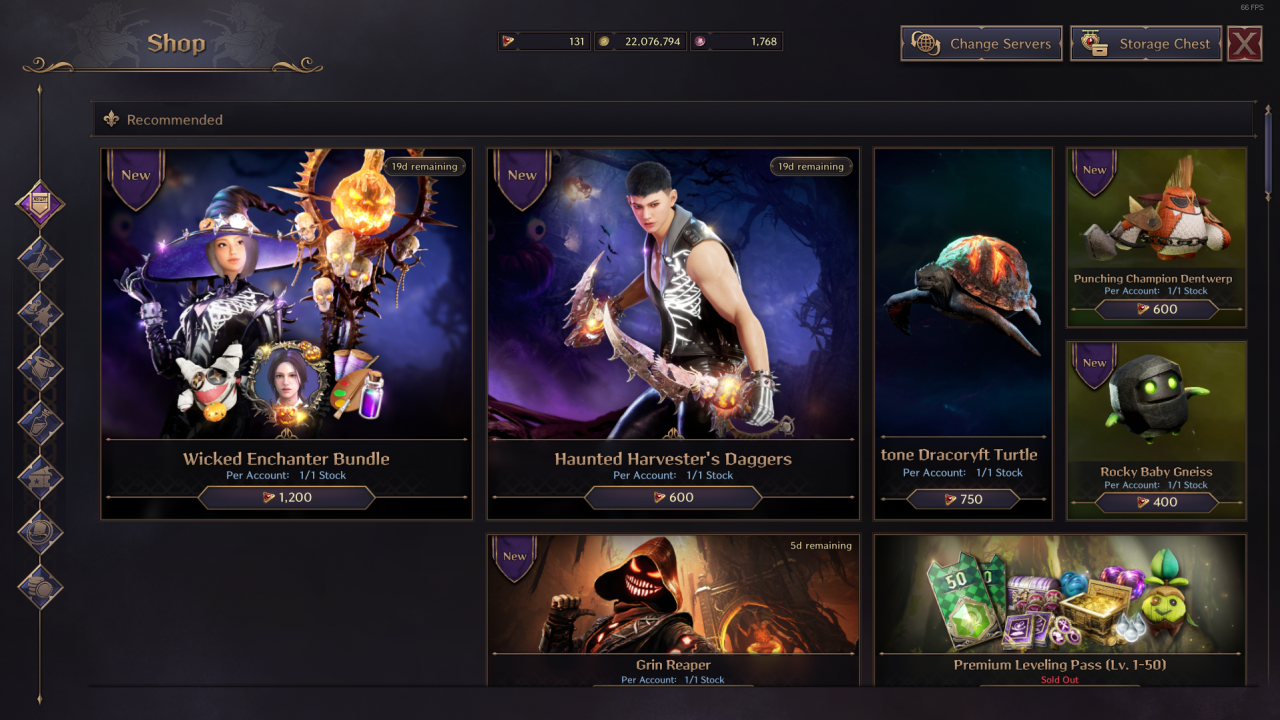Open the coin currency category at sidebar bottom
Image resolution: width=1280 pixels, height=720 pixels.
(x=41, y=590)
